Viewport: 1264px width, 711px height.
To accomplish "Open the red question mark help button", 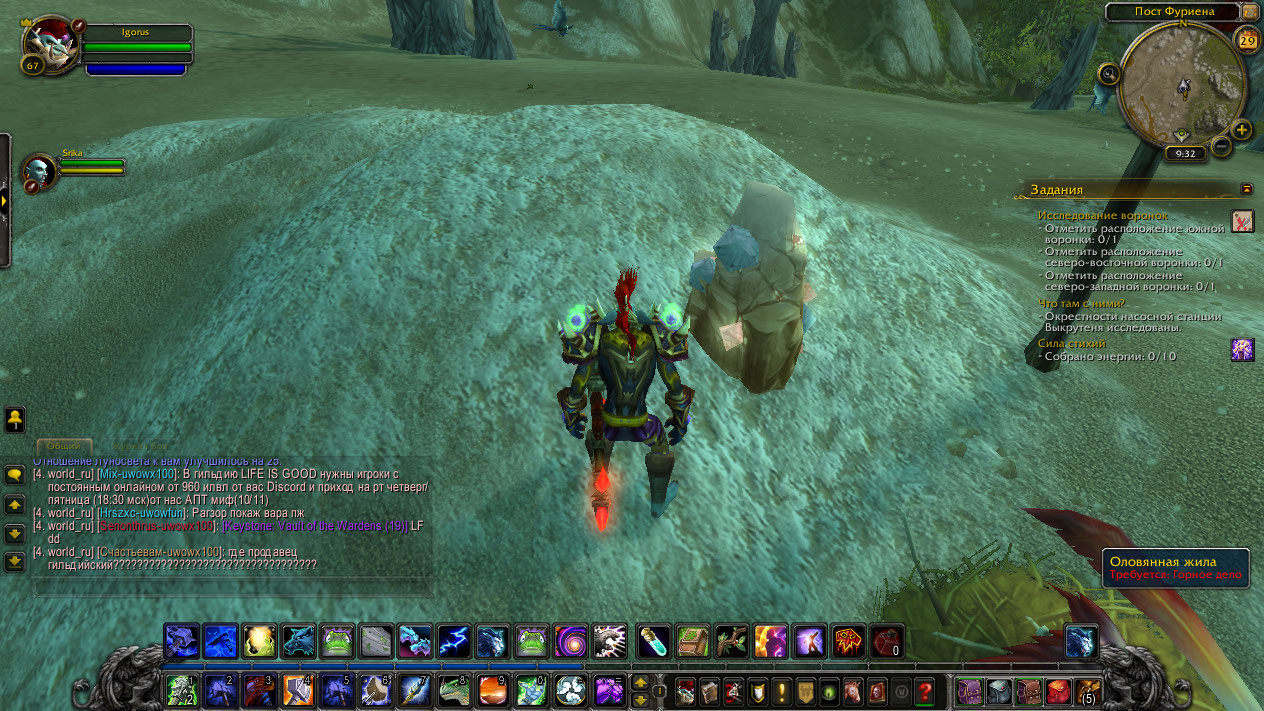I will click(924, 690).
